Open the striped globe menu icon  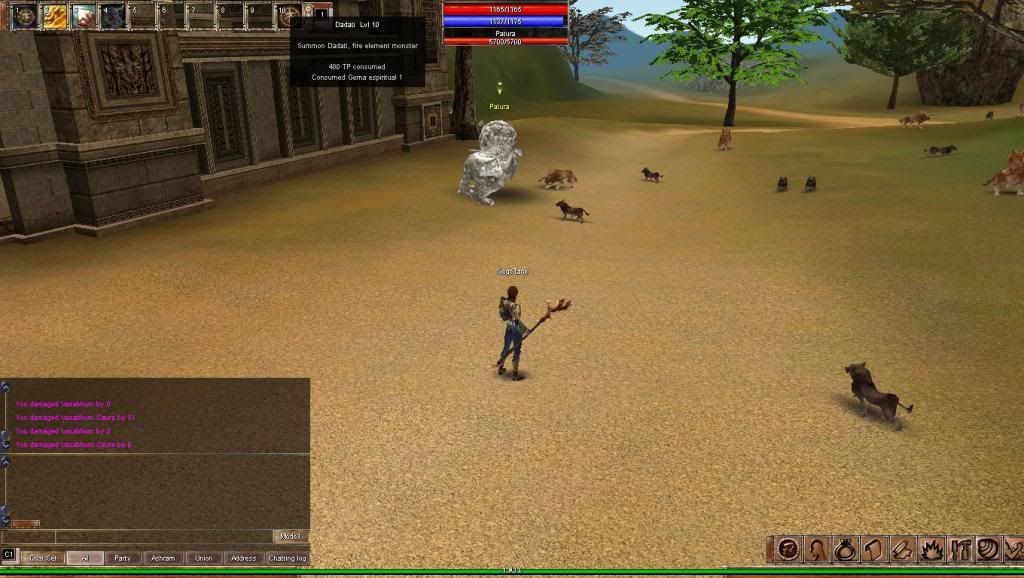coord(988,549)
